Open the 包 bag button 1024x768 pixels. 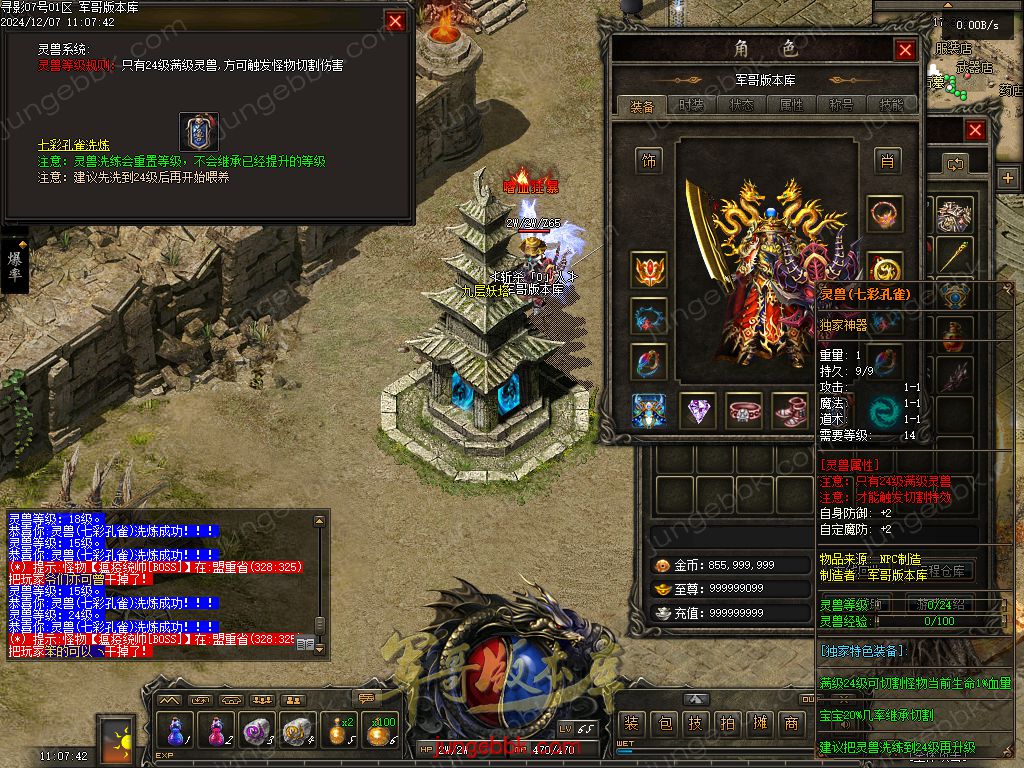point(664,724)
